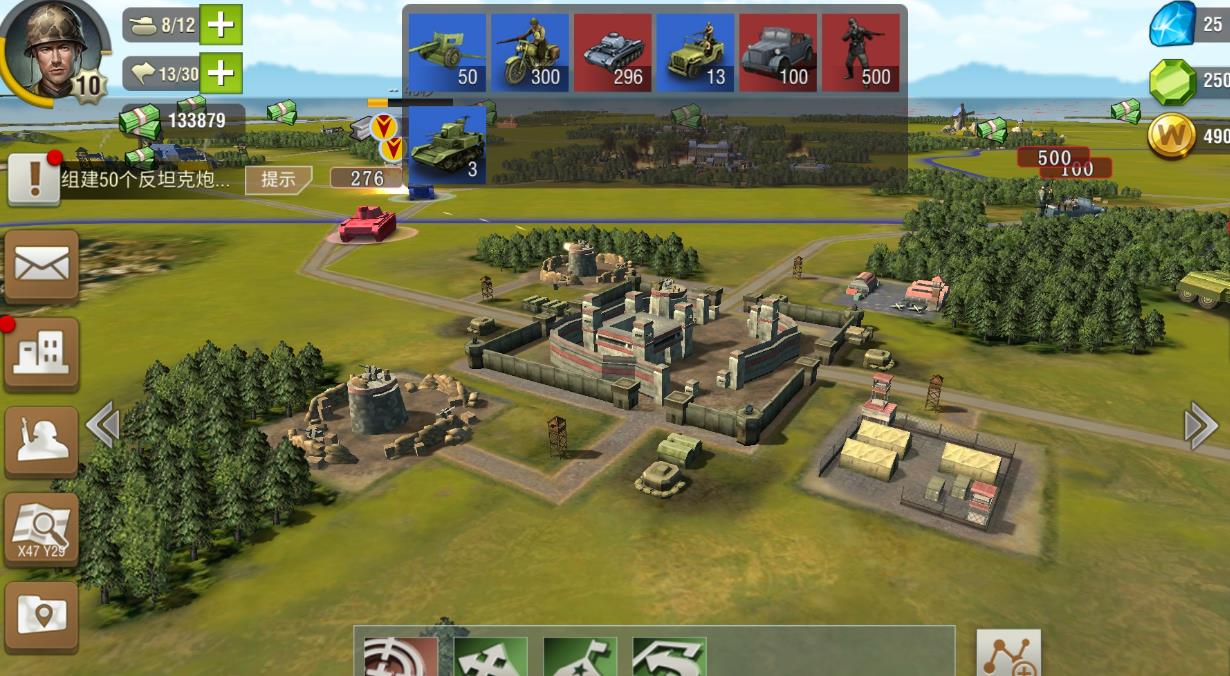
Task: Open the quest alert exclamation icon
Action: (x=34, y=179)
